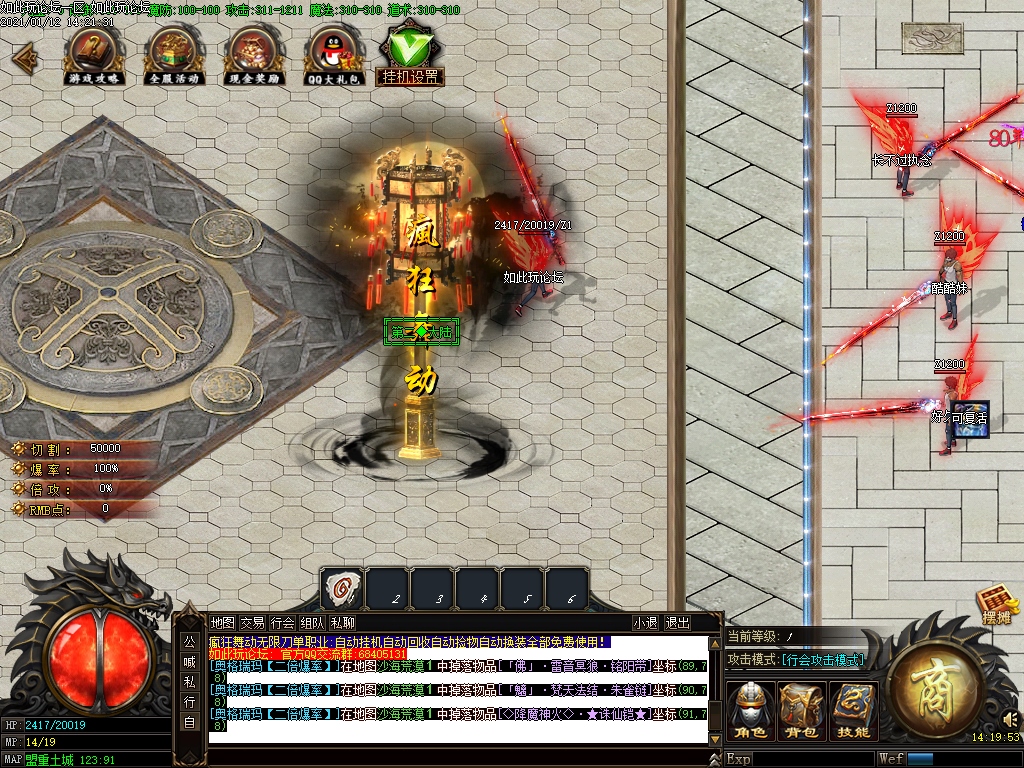Click the 地图 map button
The image size is (1024, 768).
[x=223, y=622]
